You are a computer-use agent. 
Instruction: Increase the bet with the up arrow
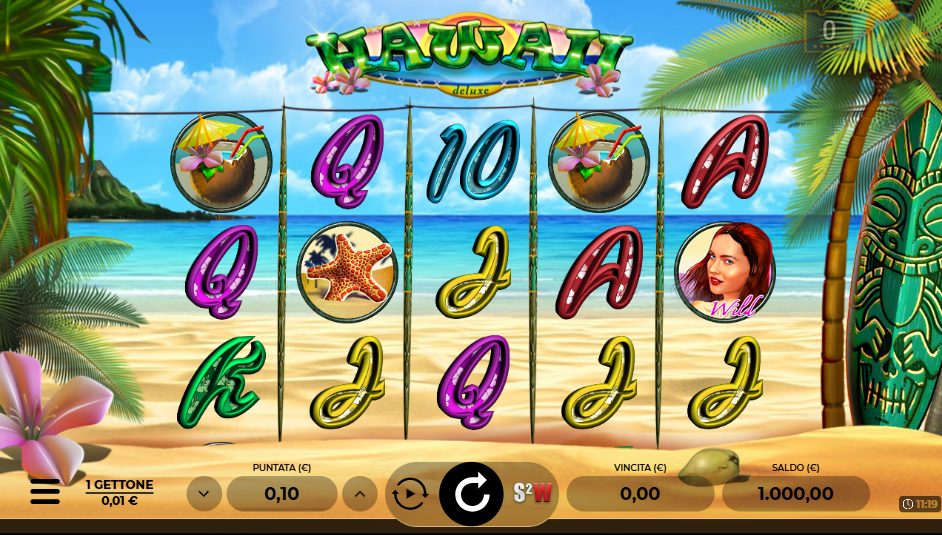(x=360, y=493)
